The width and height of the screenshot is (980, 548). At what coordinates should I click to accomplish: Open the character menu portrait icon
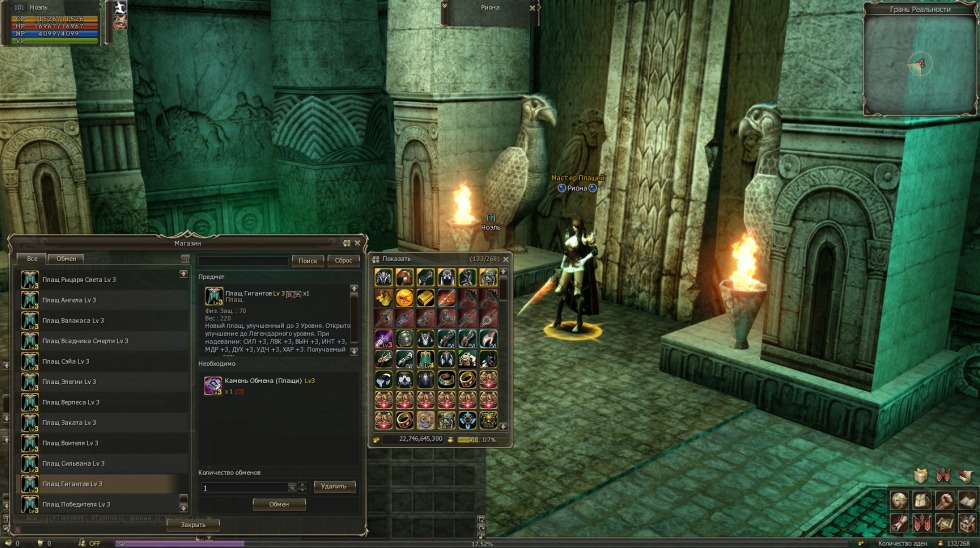(x=899, y=501)
